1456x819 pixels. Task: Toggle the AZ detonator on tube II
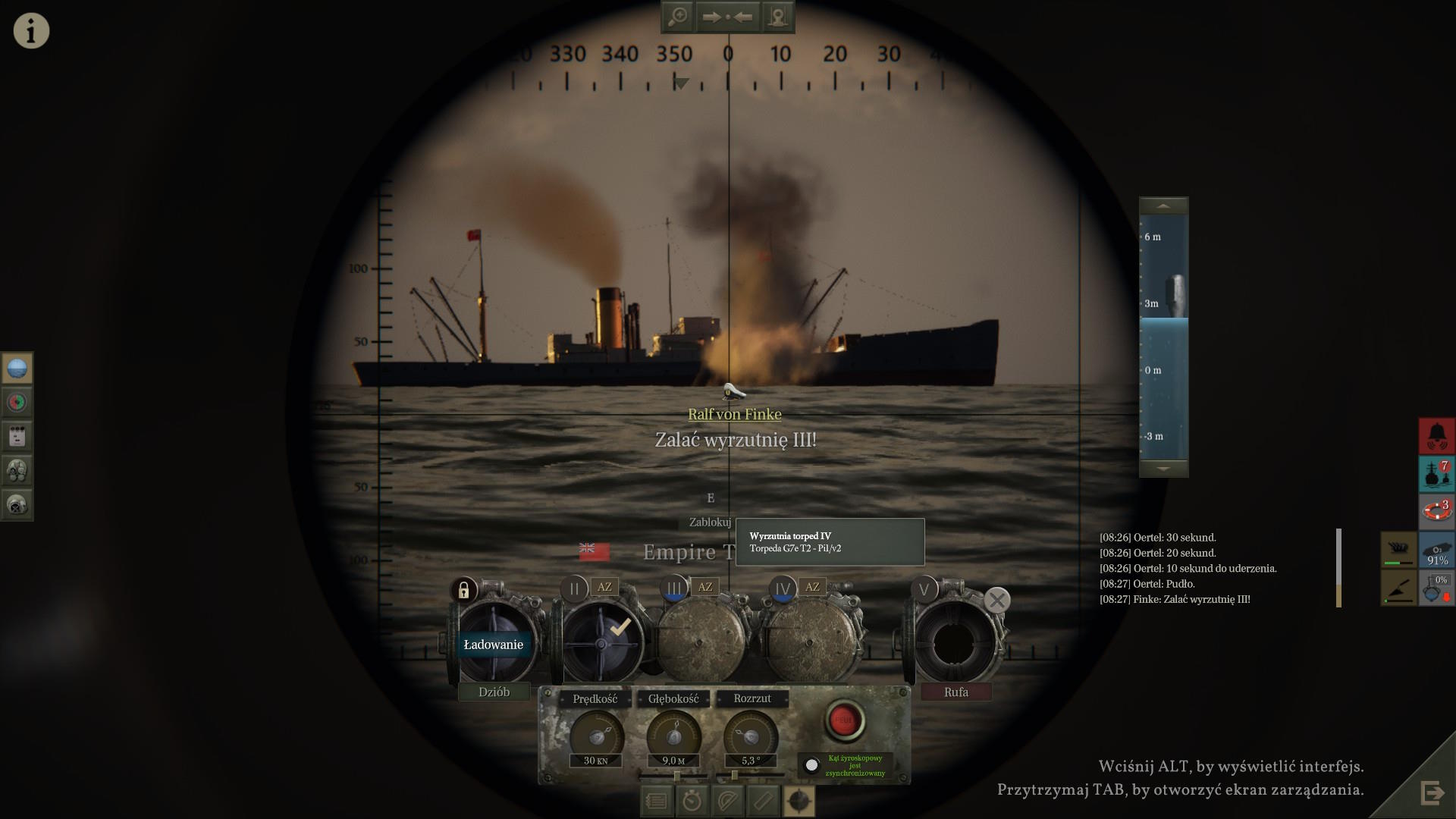pyautogui.click(x=604, y=587)
